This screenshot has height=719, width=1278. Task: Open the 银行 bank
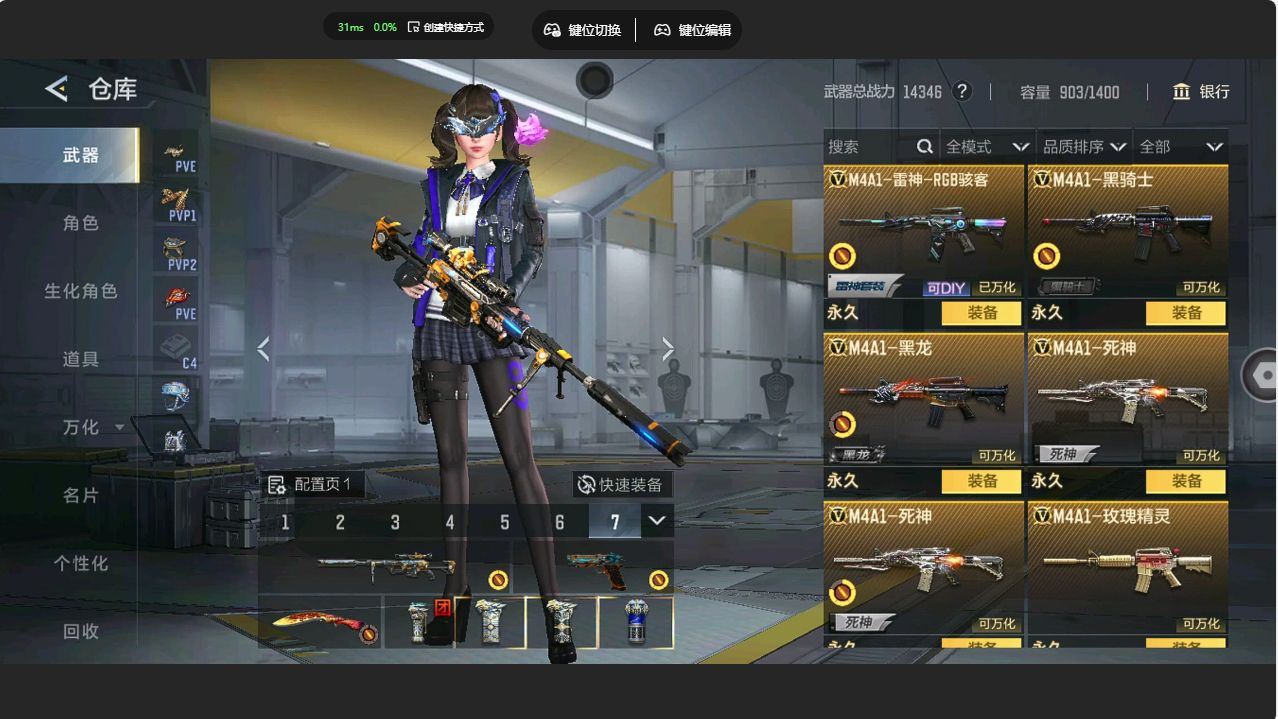tap(1201, 92)
